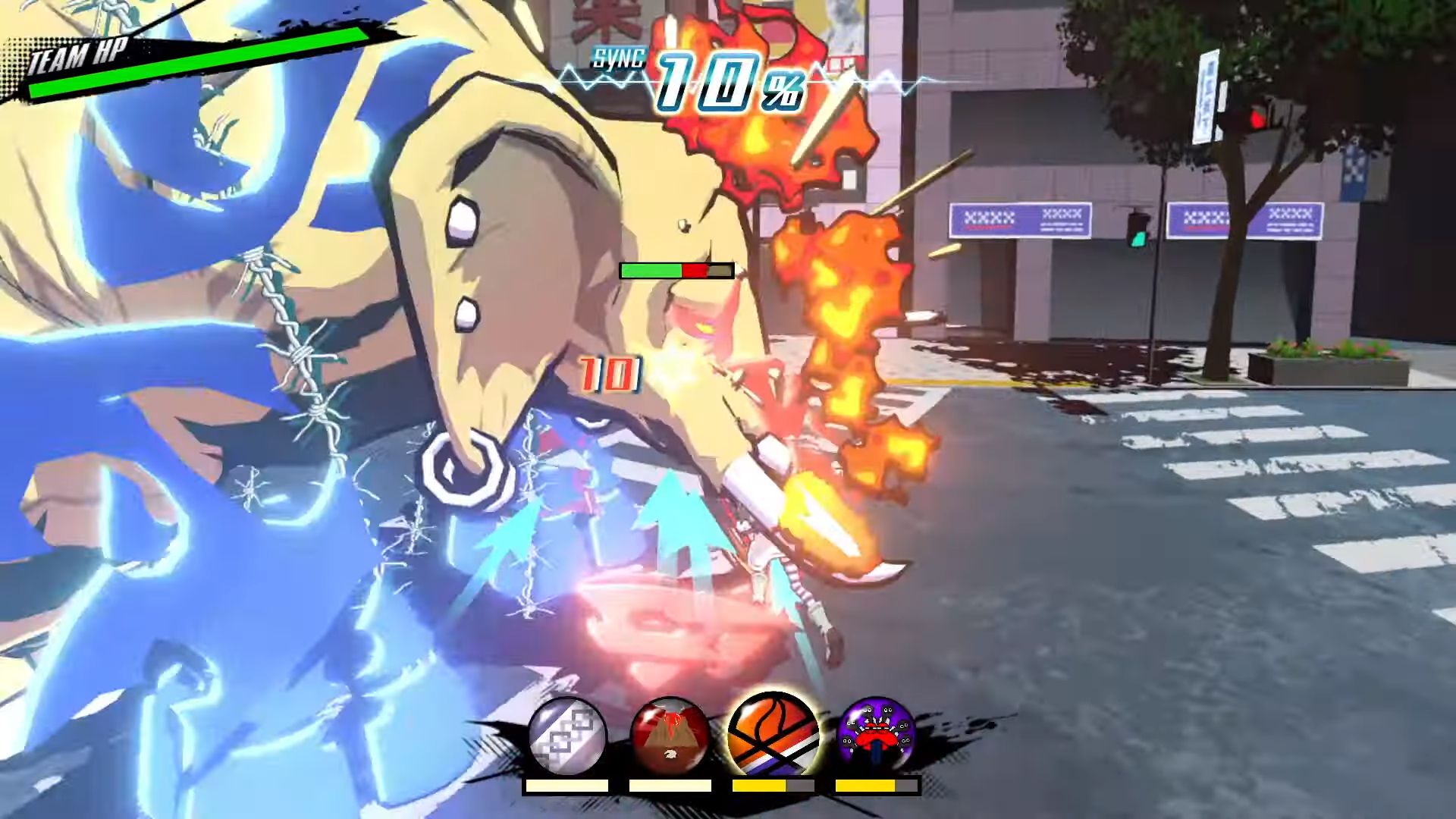Activate the silver chain-pattern pin
This screenshot has width=1456, height=819.
567,736
